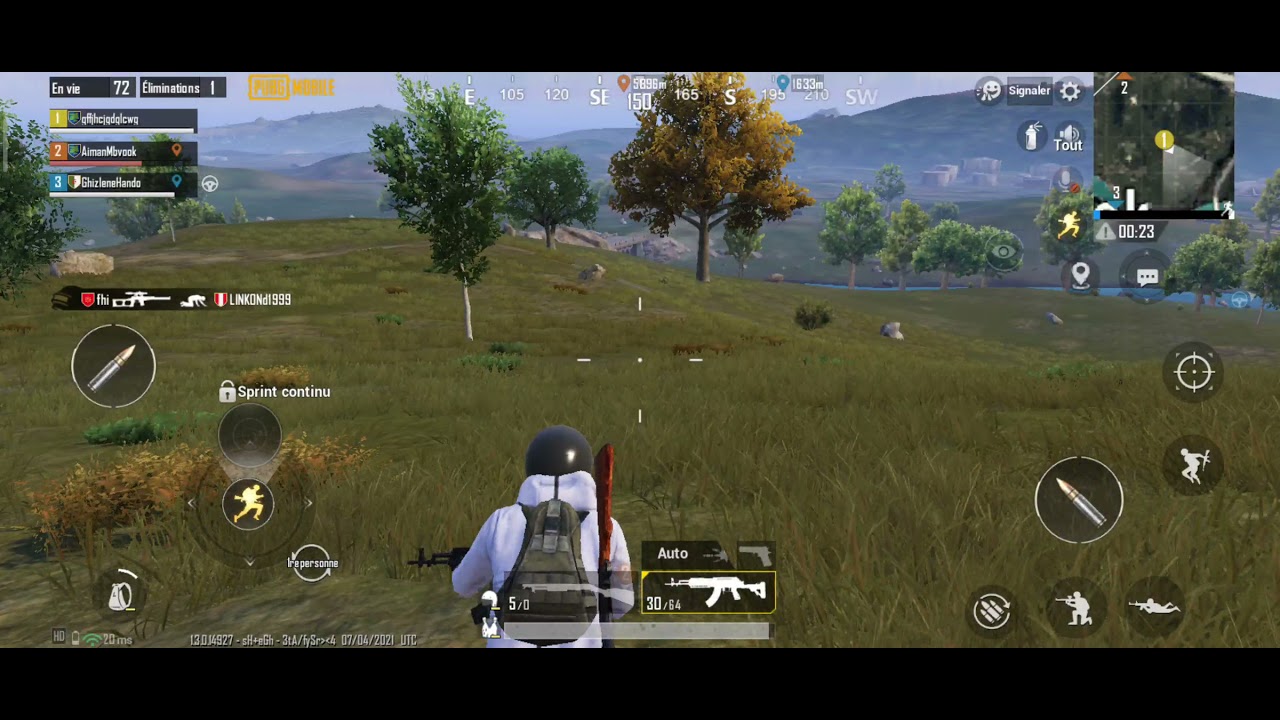Switch to the AKM weapon slot
Screen dimensions: 1280x720
(x=708, y=591)
